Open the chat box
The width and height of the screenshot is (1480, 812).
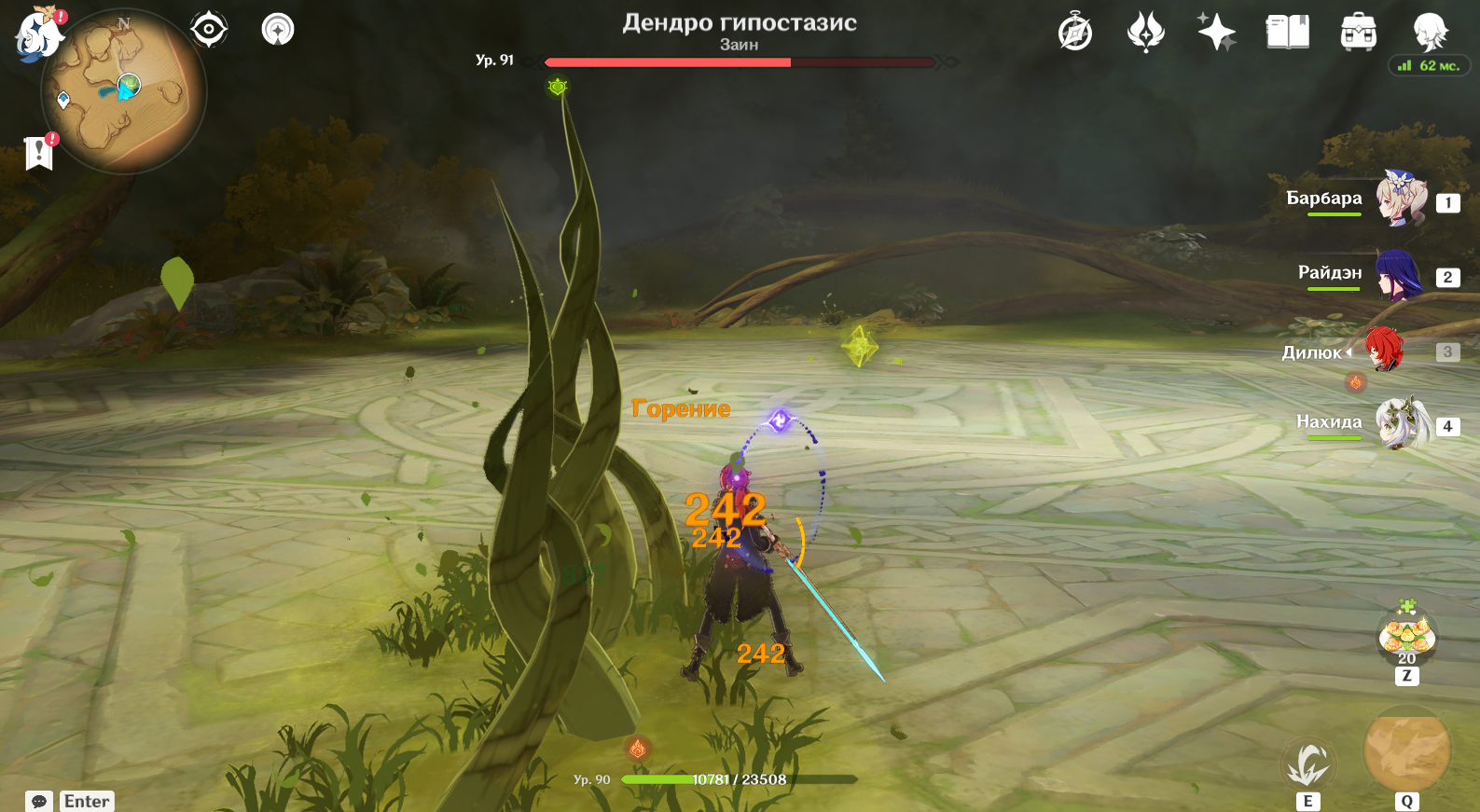71,801
